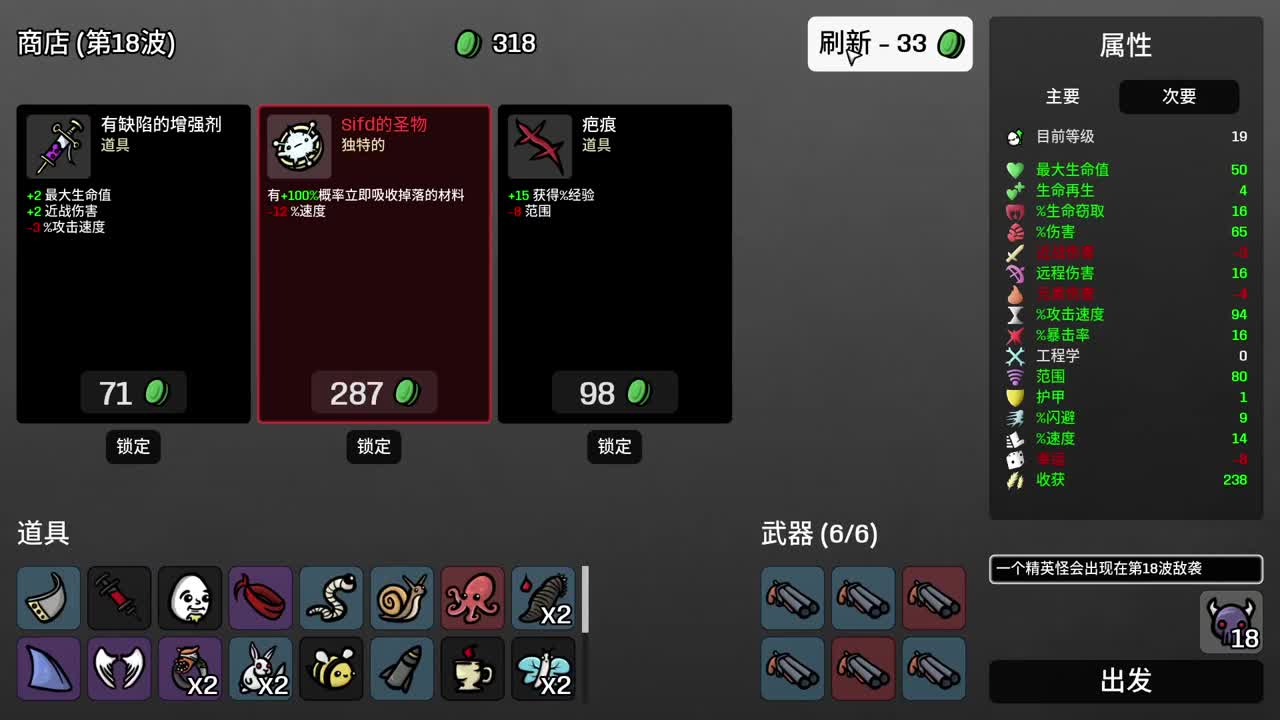
Task: Click the octopus item icon
Action: pos(472,598)
